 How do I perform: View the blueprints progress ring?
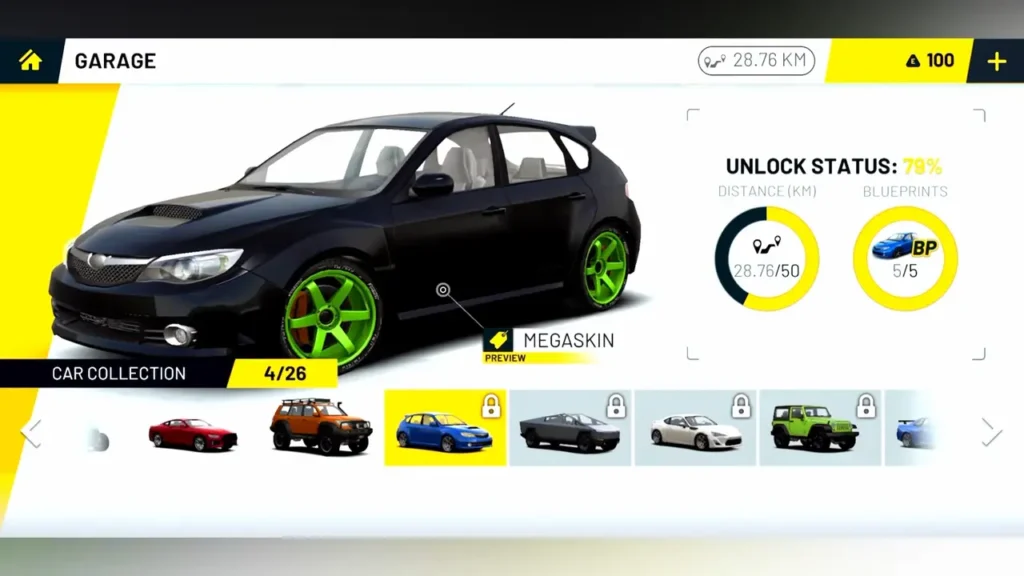[904, 258]
